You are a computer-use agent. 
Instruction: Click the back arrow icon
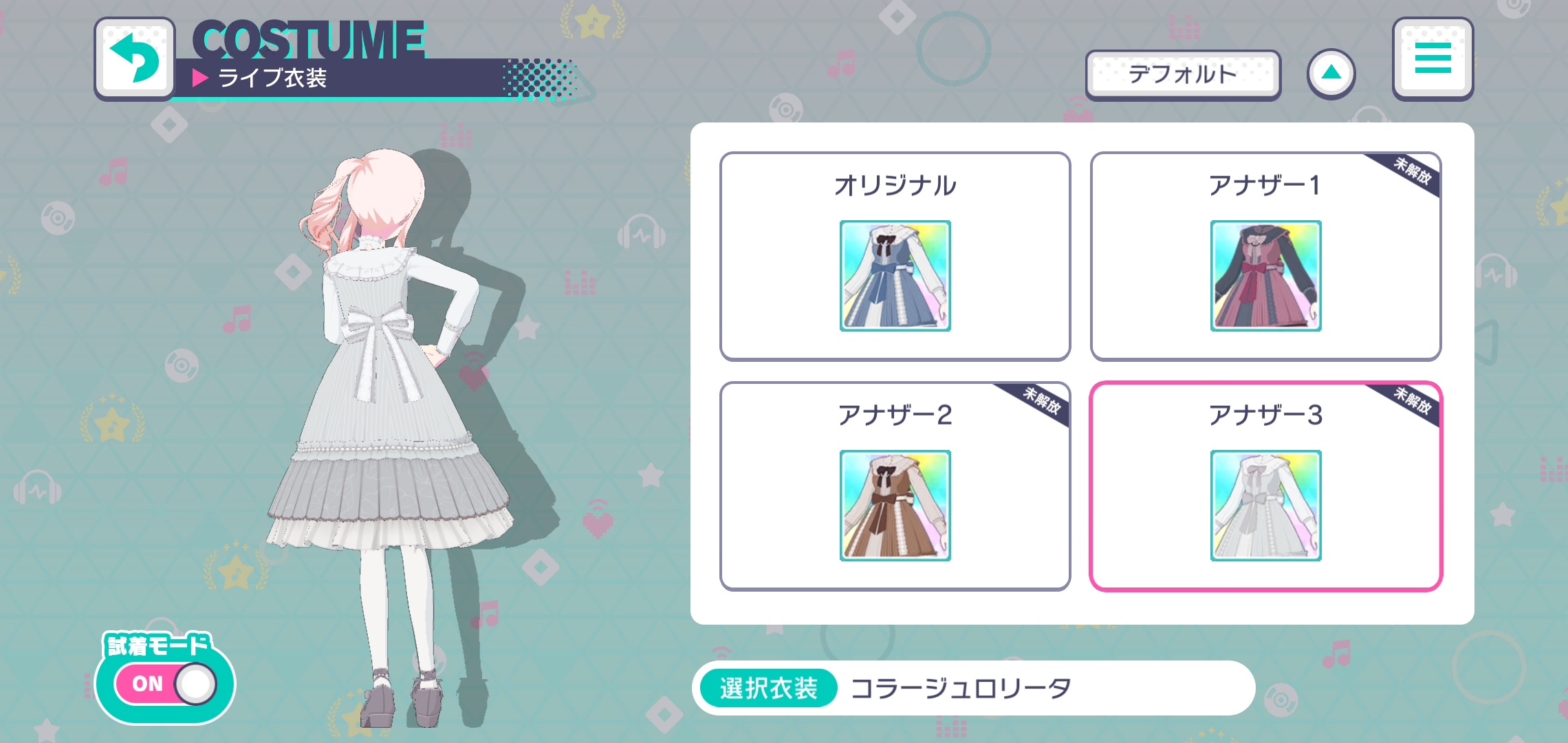point(135,58)
